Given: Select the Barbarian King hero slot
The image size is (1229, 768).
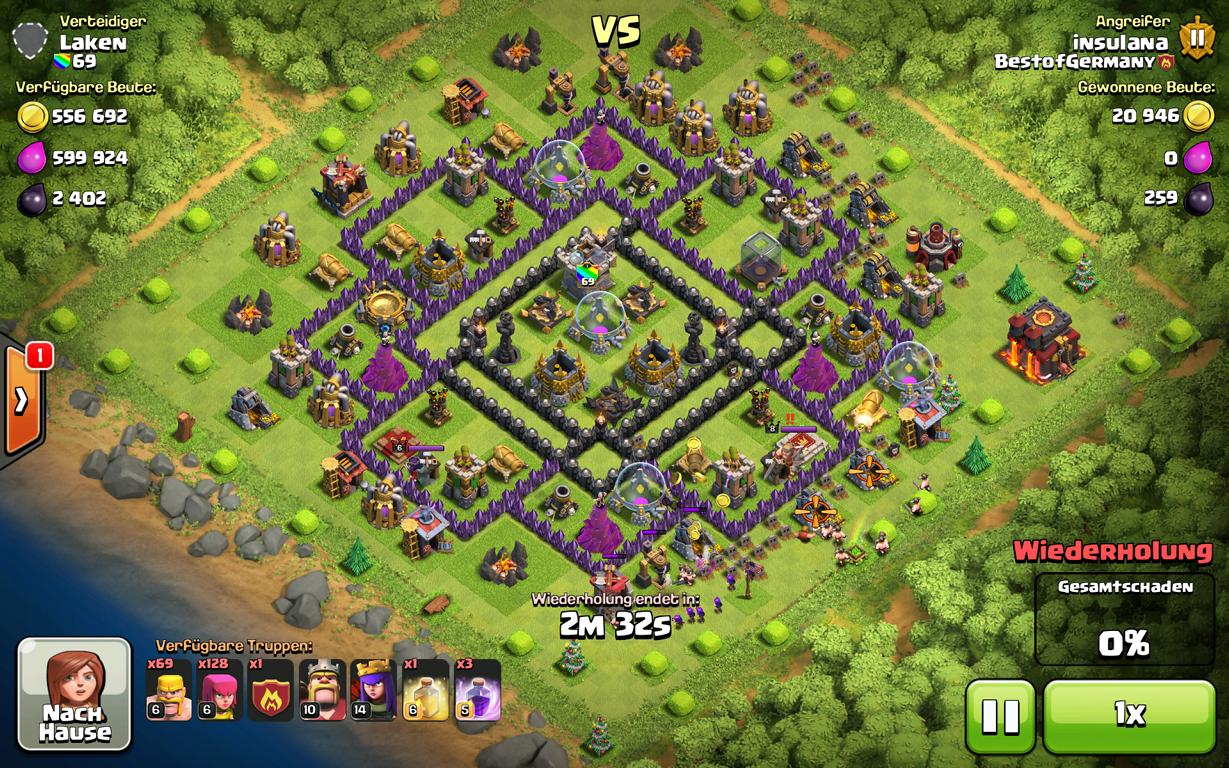Looking at the screenshot, I should pyautogui.click(x=322, y=690).
